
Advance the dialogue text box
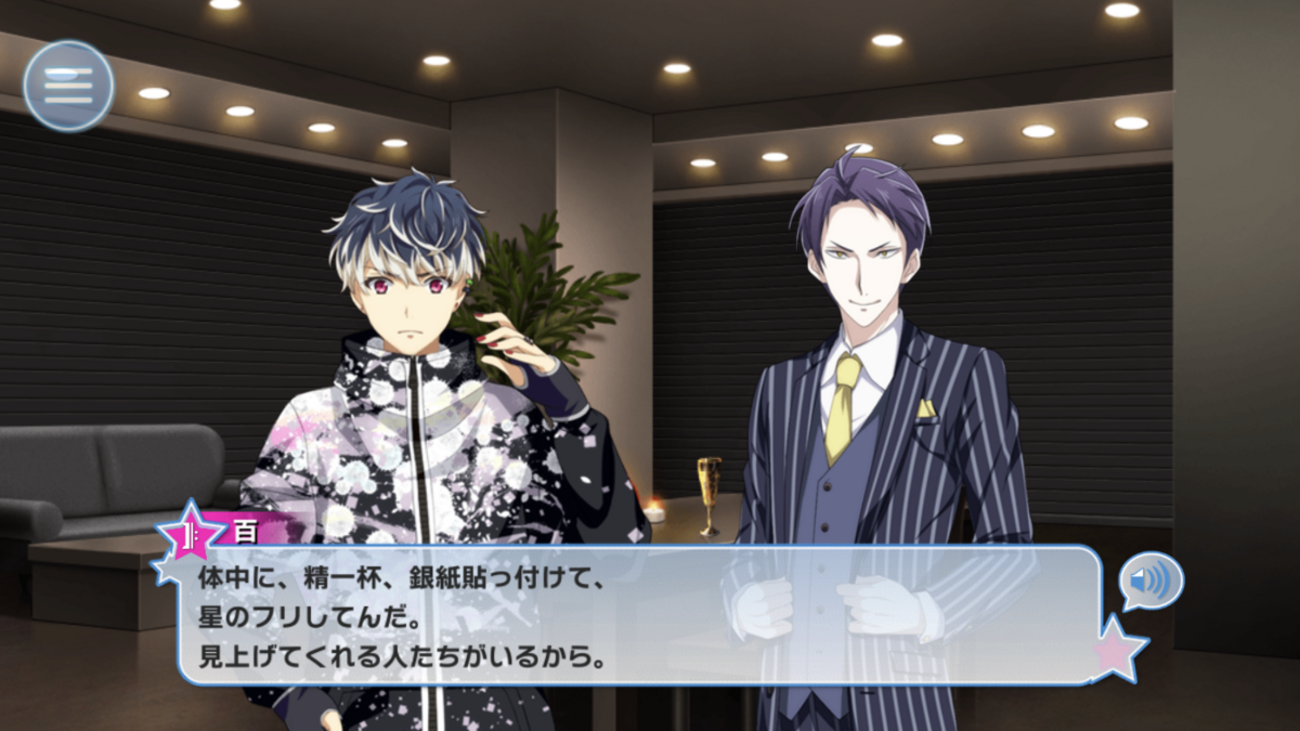[x=640, y=616]
